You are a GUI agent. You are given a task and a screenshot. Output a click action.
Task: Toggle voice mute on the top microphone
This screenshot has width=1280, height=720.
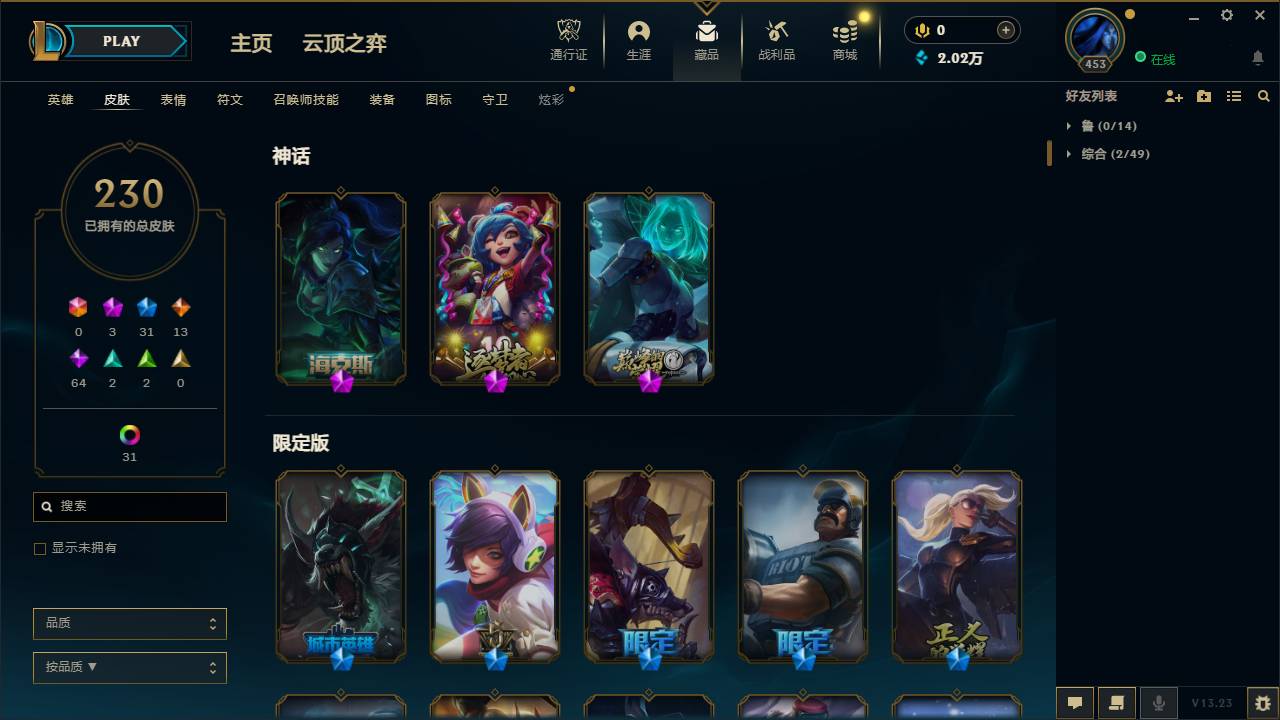[x=921, y=30]
